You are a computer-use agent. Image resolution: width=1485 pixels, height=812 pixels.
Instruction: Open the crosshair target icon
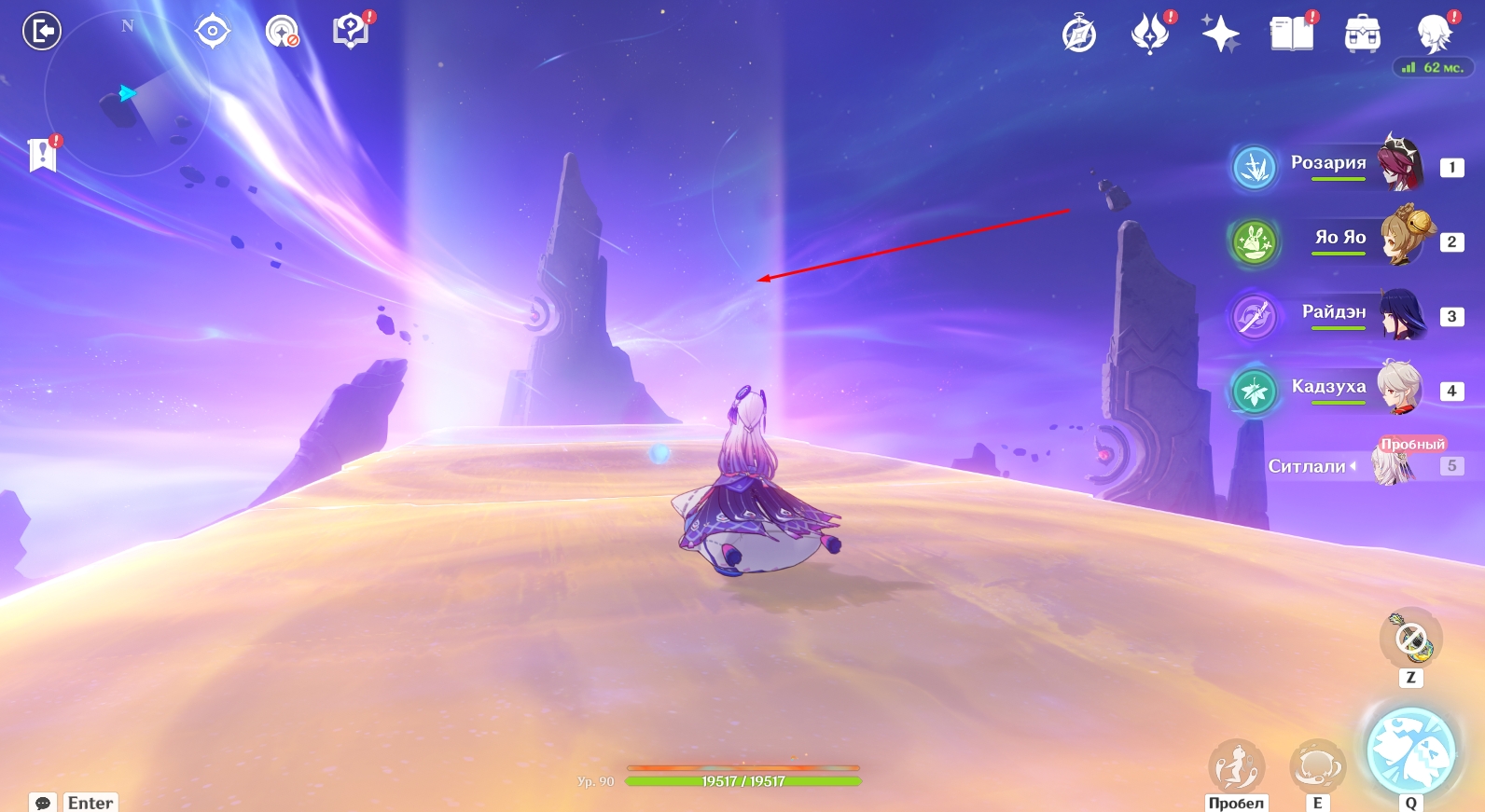[213, 32]
